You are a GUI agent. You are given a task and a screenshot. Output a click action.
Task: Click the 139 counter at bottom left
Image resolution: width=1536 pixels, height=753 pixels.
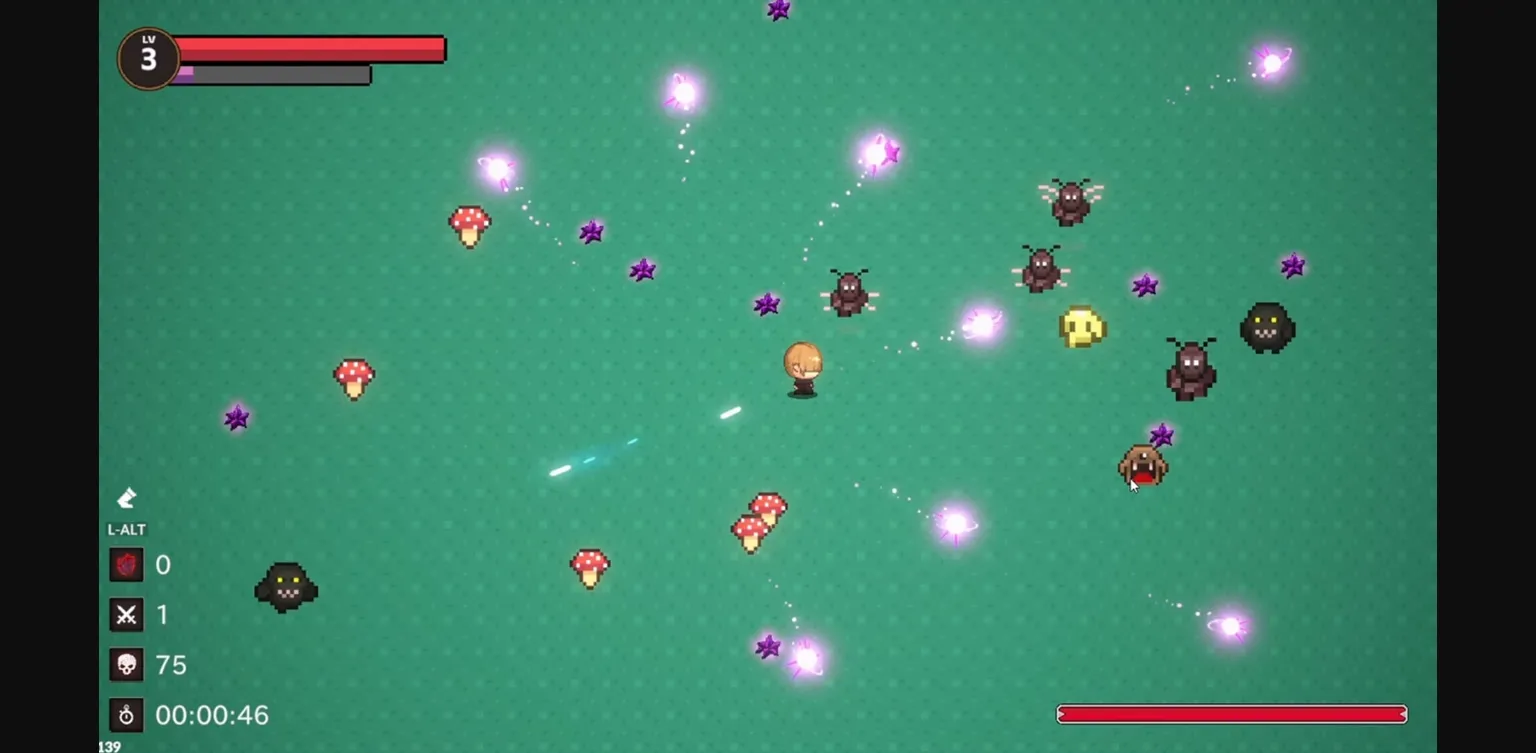coord(110,746)
